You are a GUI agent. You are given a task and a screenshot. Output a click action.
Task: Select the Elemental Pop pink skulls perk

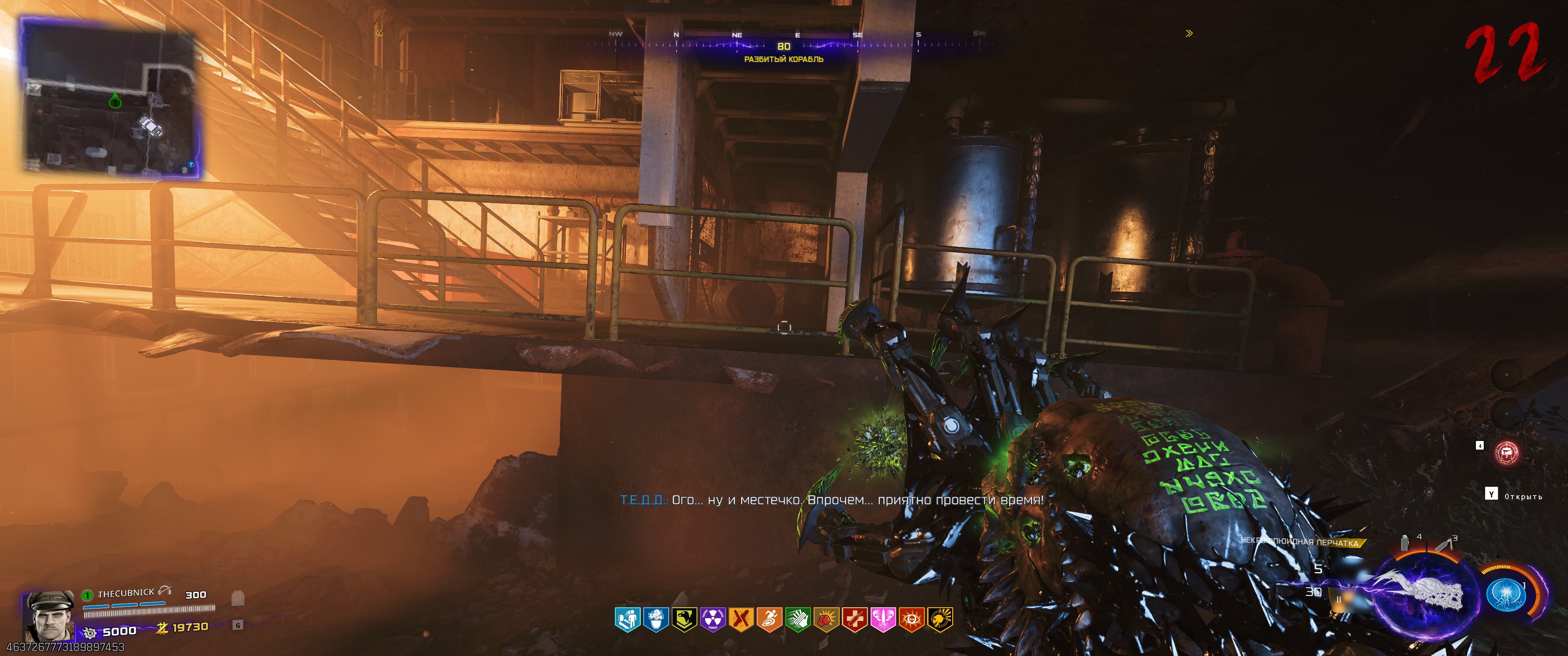pyautogui.click(x=882, y=620)
